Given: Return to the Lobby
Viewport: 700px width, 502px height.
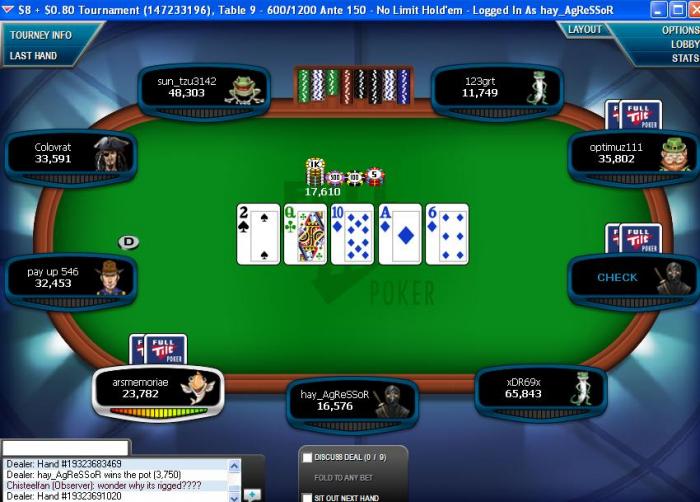Looking at the screenshot, I should tap(684, 44).
